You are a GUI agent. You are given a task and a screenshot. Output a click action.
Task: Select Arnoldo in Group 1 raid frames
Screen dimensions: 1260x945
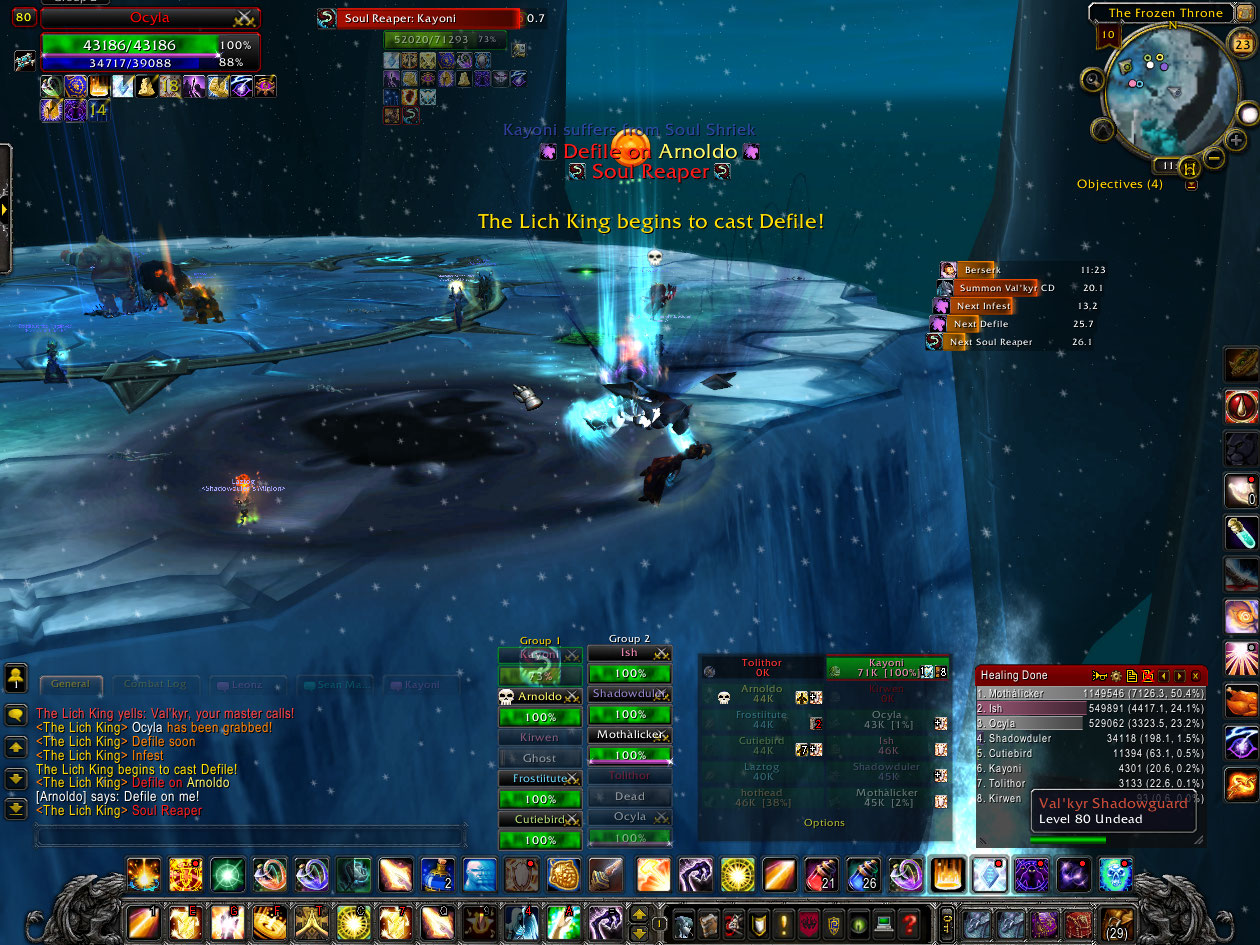(x=540, y=696)
